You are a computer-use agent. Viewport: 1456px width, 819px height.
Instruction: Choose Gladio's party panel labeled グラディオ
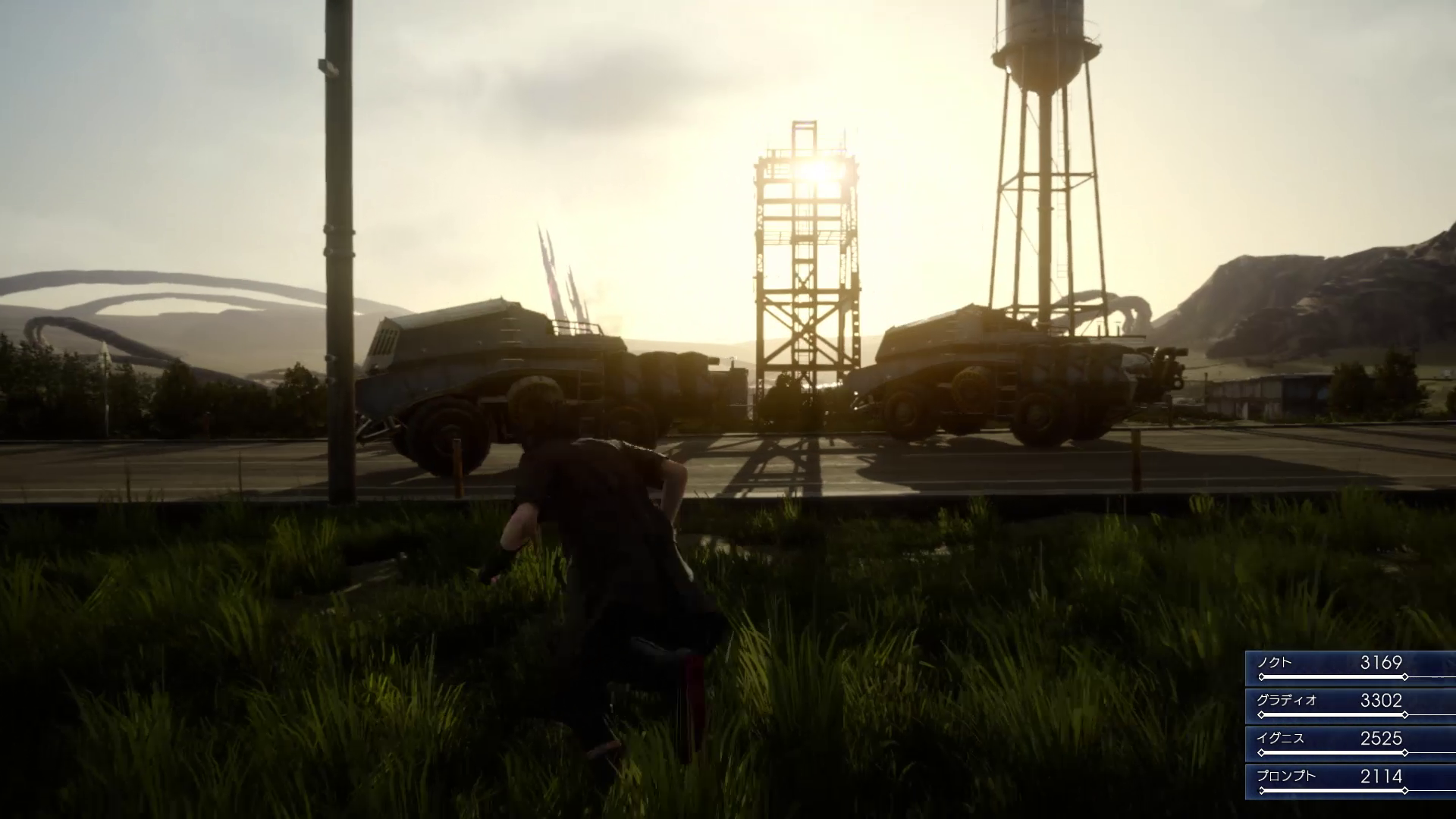point(1350,705)
